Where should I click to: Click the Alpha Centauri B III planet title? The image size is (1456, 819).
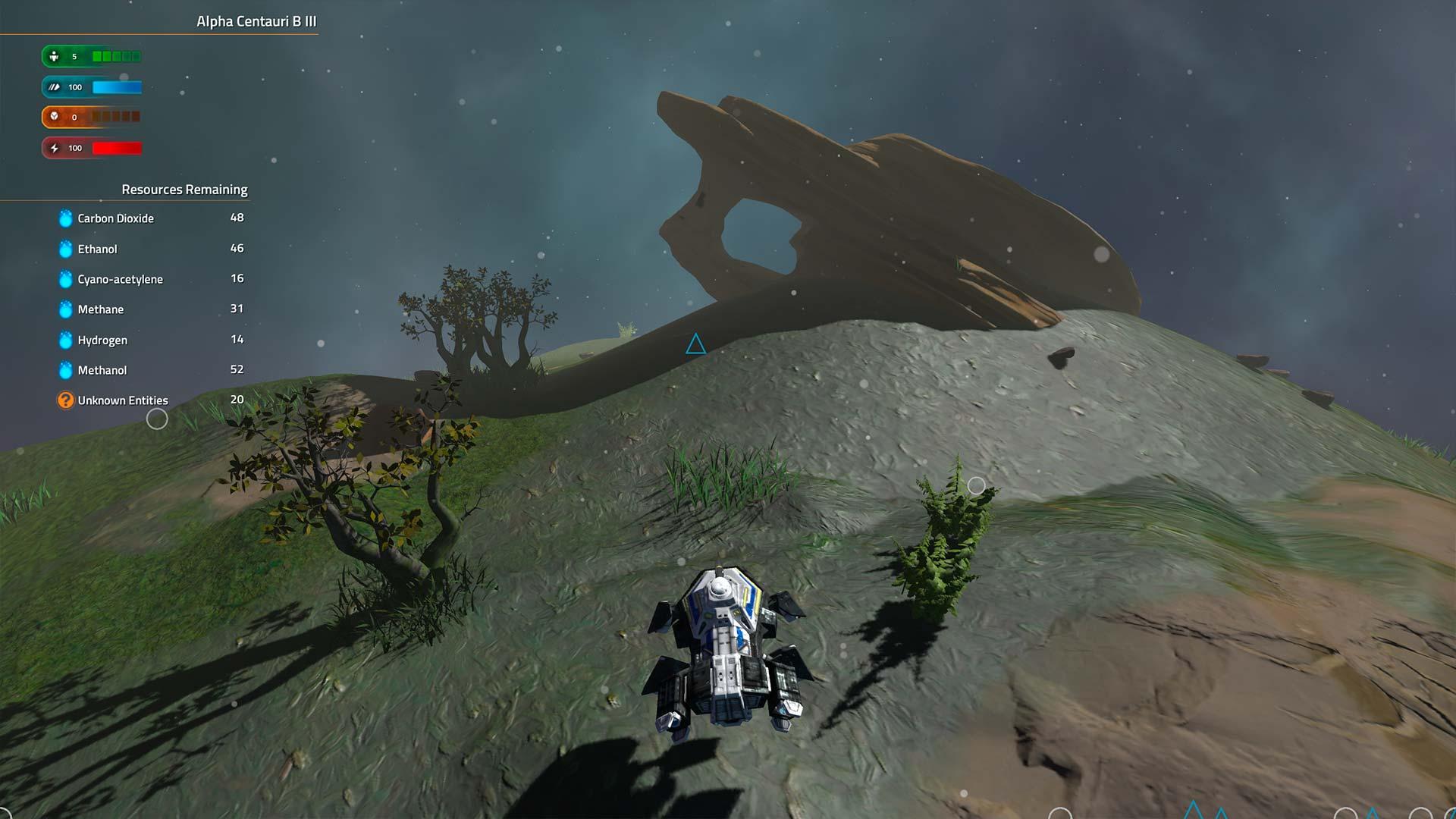pos(256,21)
